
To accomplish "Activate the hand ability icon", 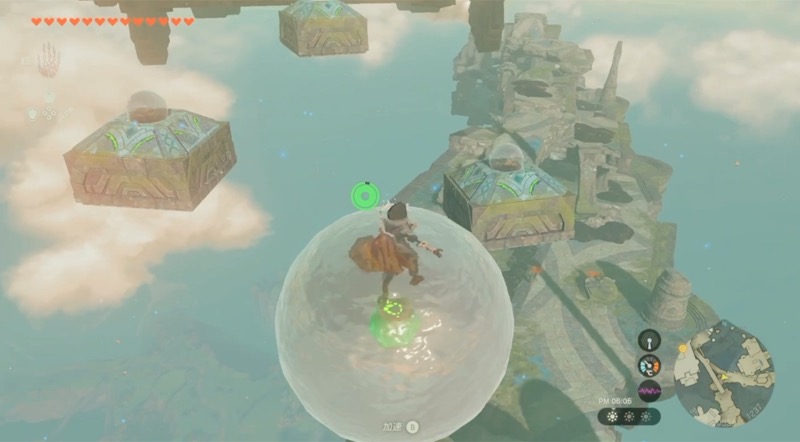I will 48,60.
